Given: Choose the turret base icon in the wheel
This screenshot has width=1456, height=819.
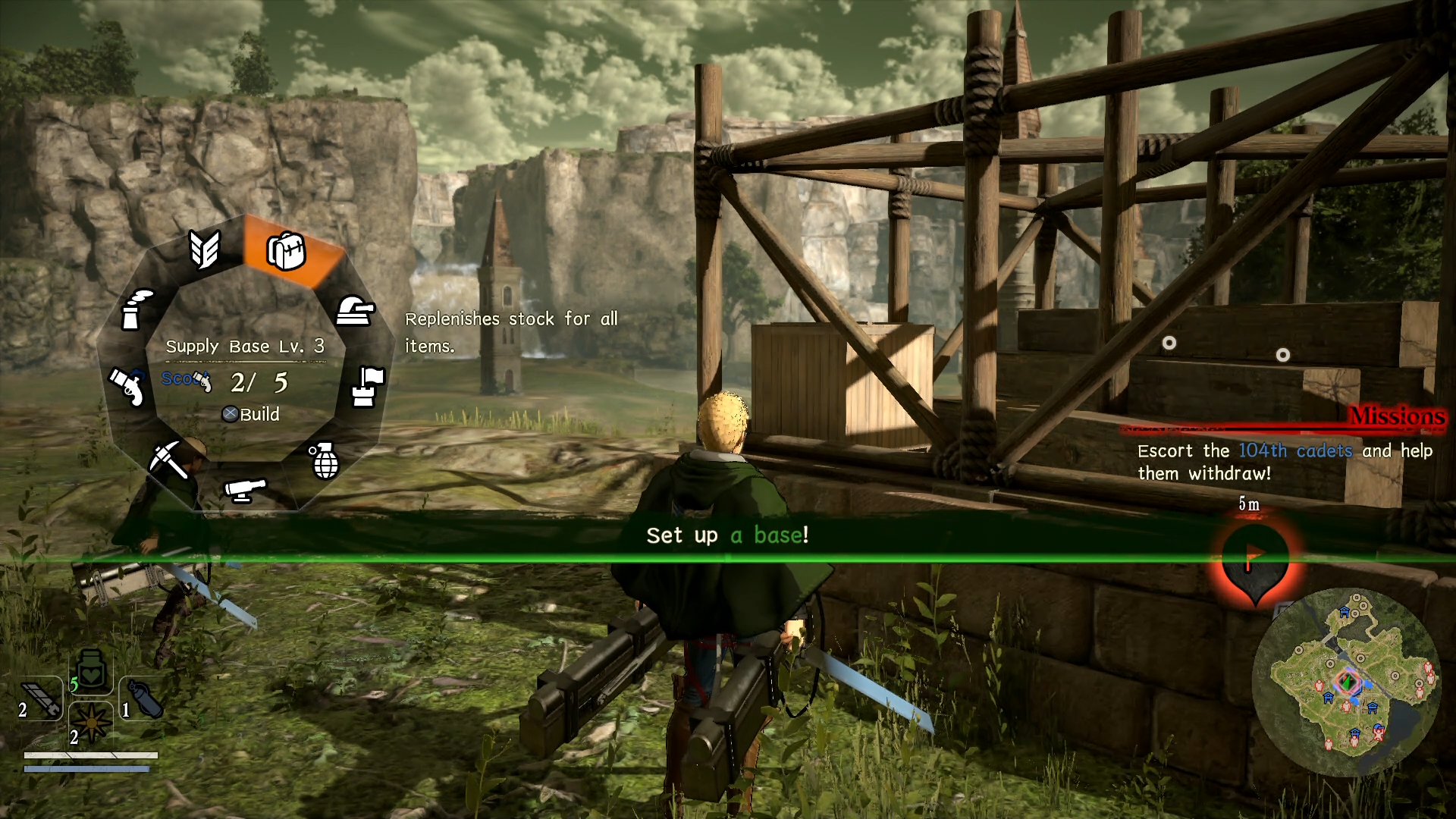Looking at the screenshot, I should pyautogui.click(x=355, y=310).
